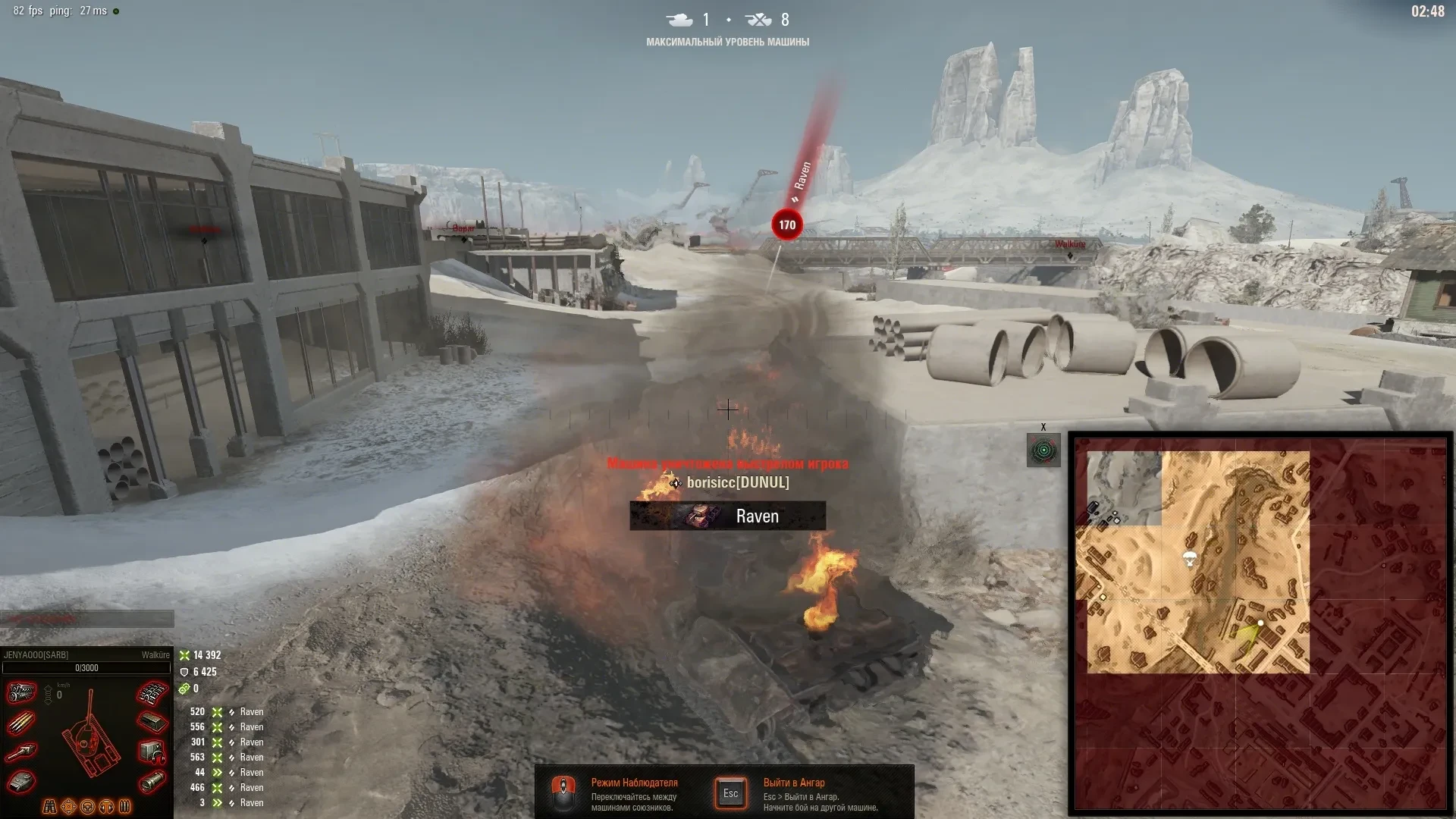Click the optics scope module icon
The height and width of the screenshot is (819, 1456).
click(x=152, y=781)
